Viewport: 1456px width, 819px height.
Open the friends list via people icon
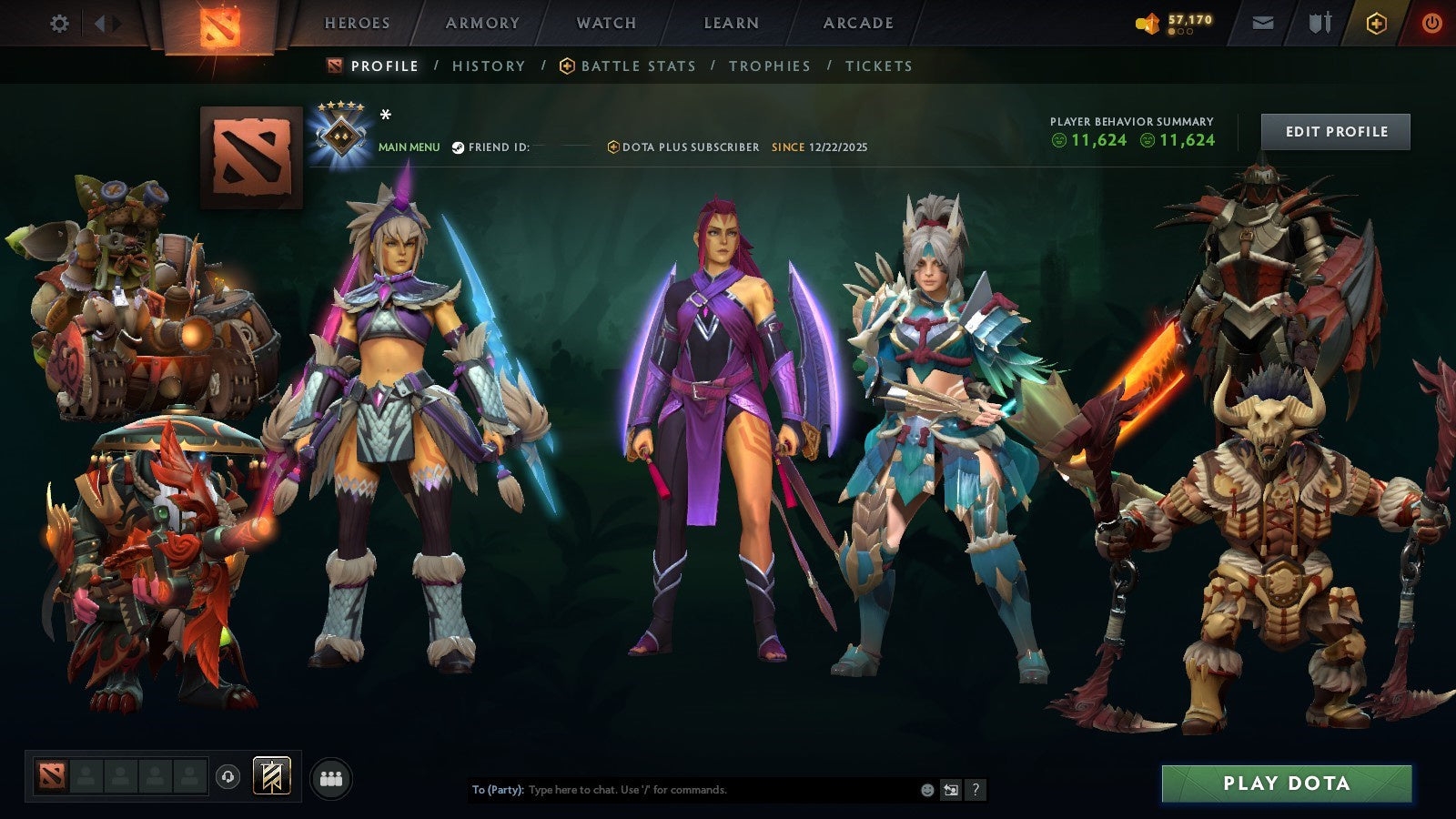[330, 775]
